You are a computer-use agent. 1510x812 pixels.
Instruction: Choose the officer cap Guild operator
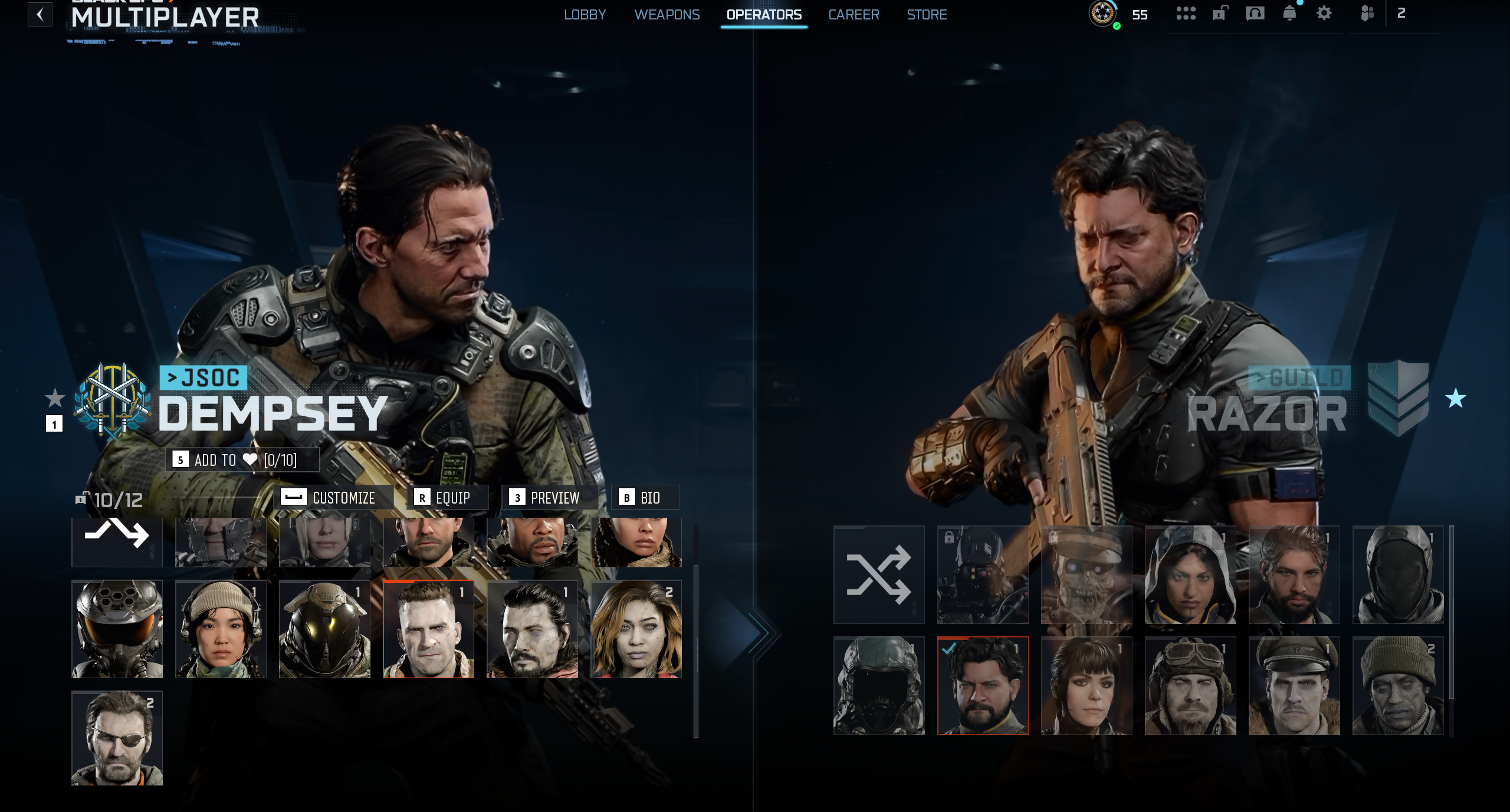[1294, 686]
